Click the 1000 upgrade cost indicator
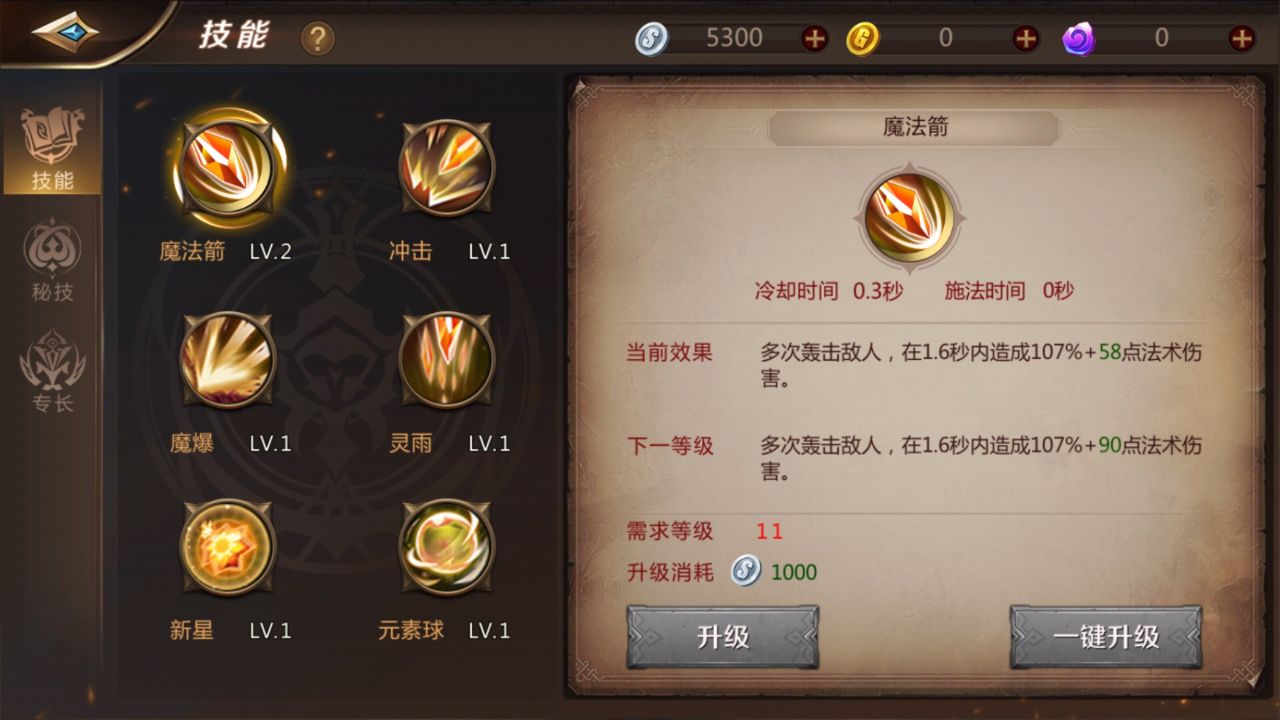The image size is (1280, 720). click(789, 571)
